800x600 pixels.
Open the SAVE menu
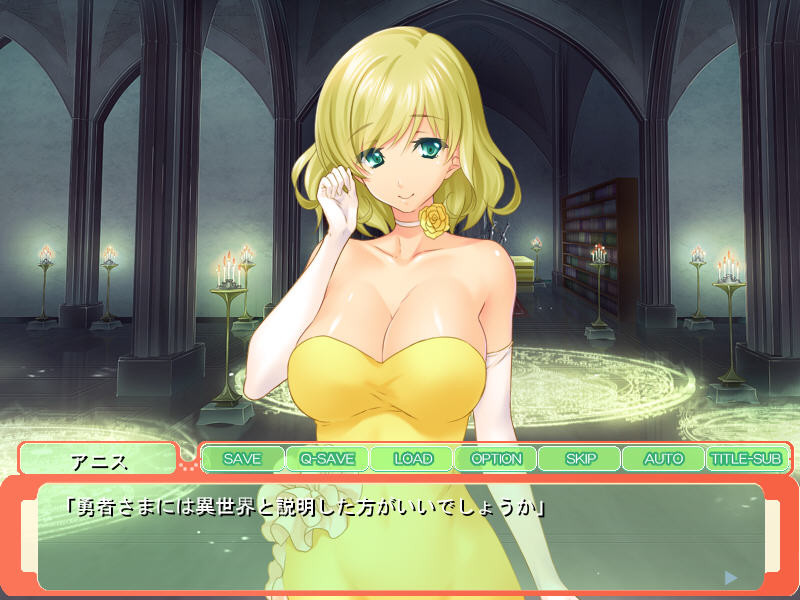point(243,459)
